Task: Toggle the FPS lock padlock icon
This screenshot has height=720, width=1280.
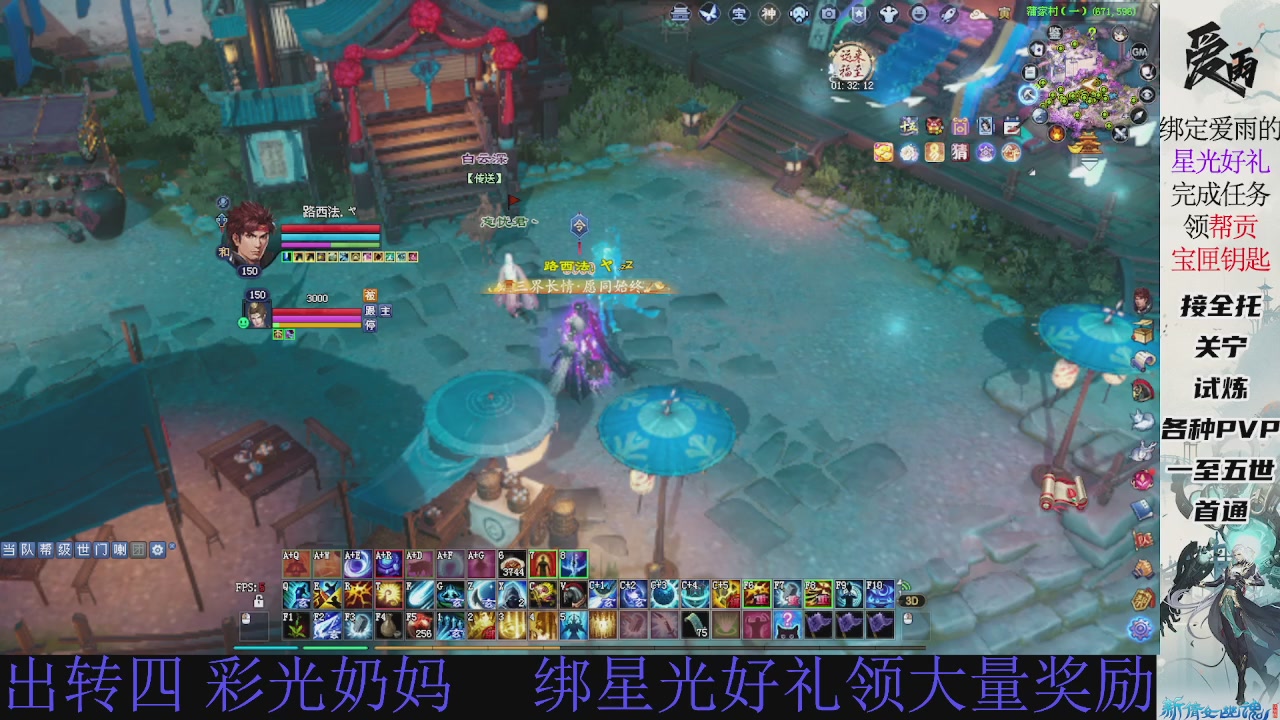Action: pos(258,602)
